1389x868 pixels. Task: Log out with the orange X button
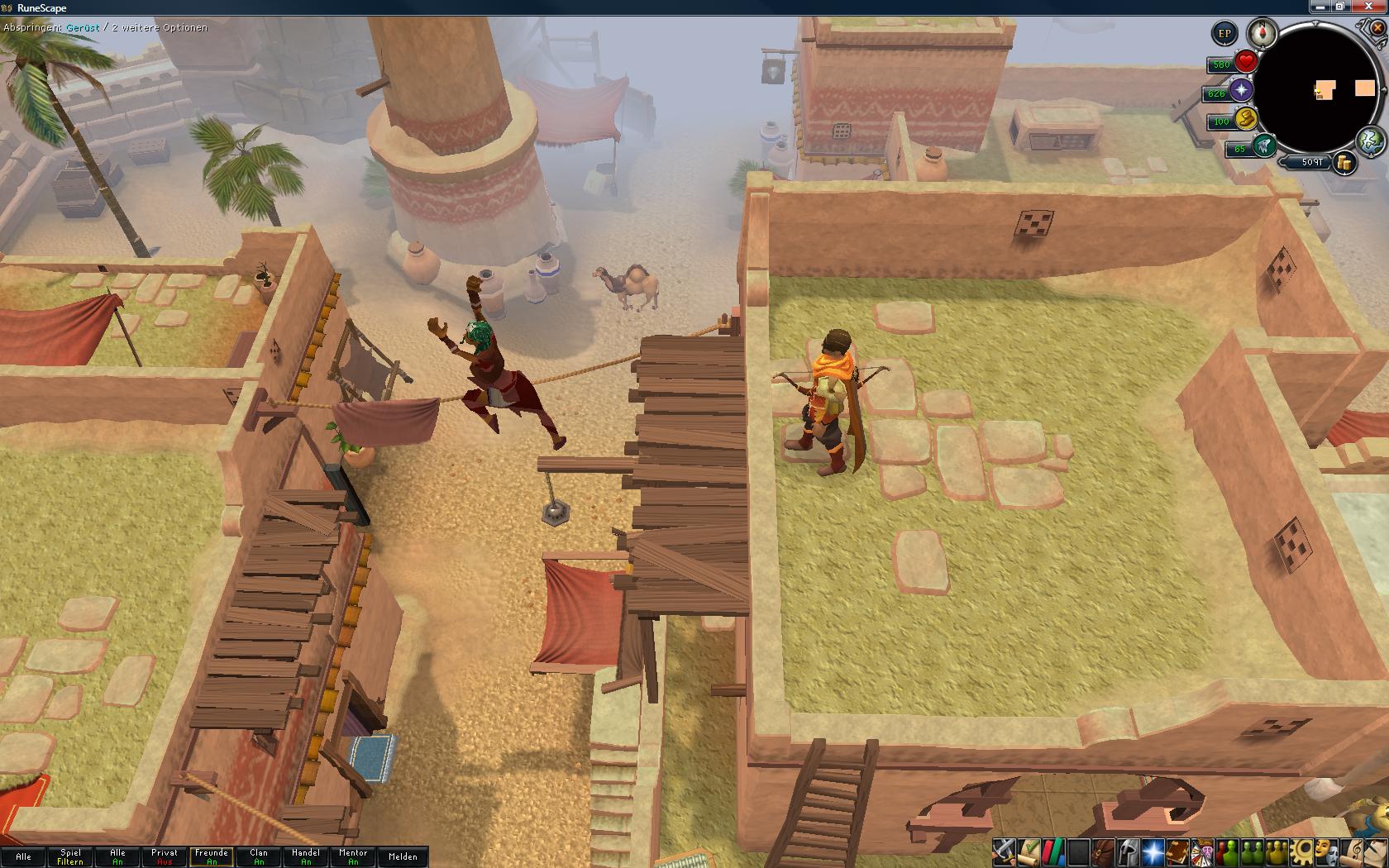(1377, 28)
